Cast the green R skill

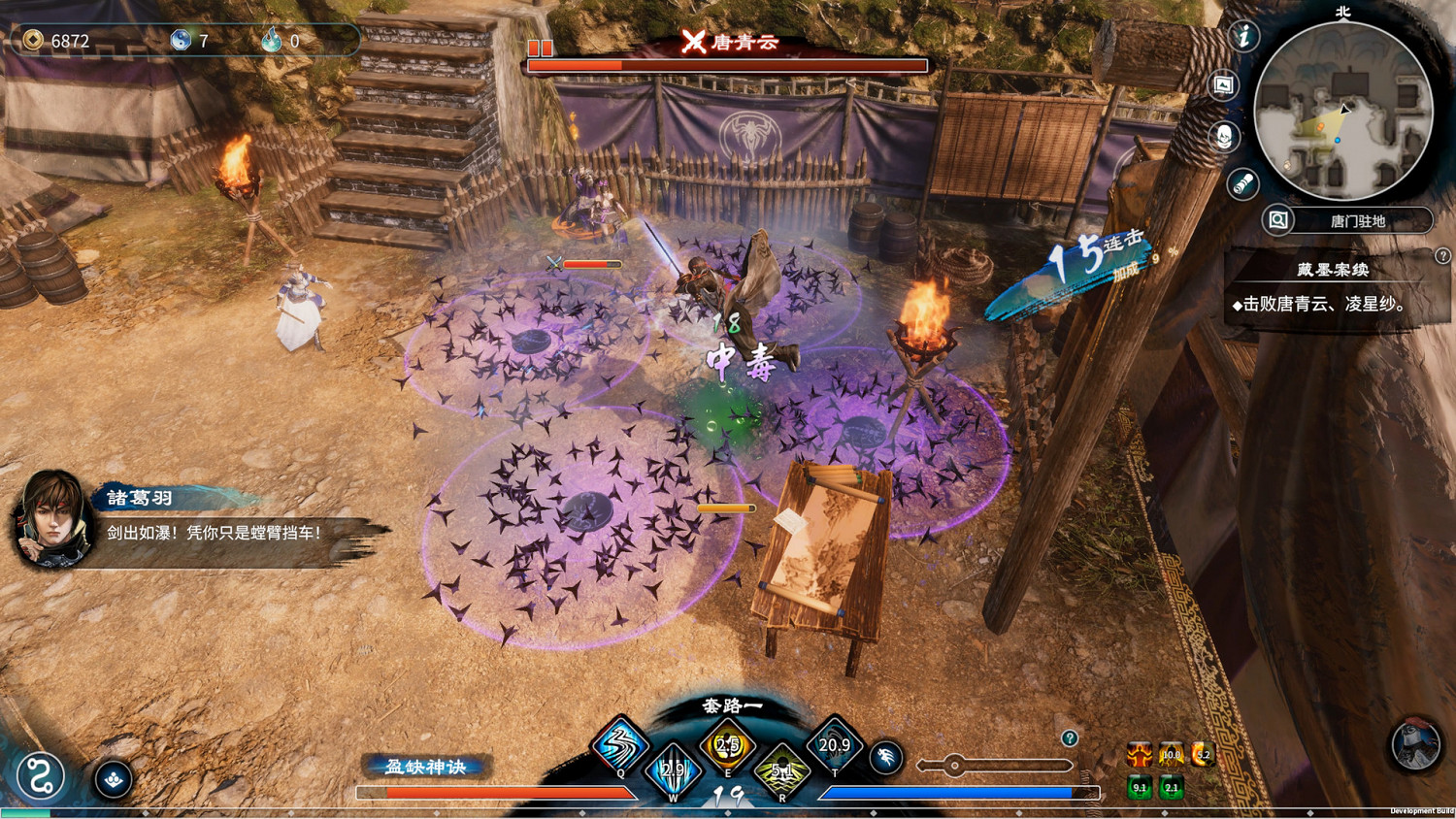[x=781, y=772]
